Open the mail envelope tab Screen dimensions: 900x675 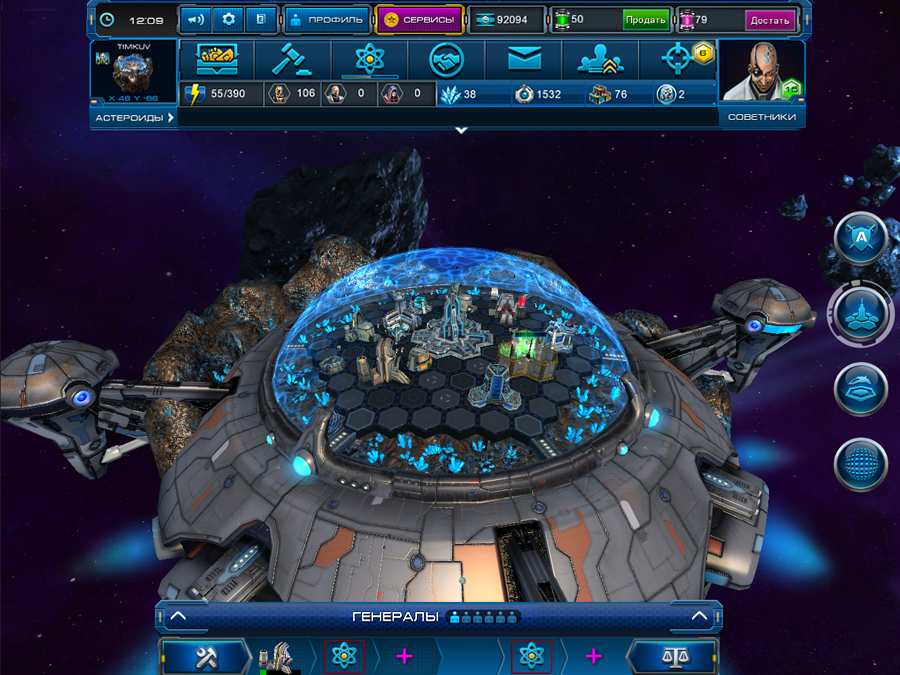coord(523,61)
